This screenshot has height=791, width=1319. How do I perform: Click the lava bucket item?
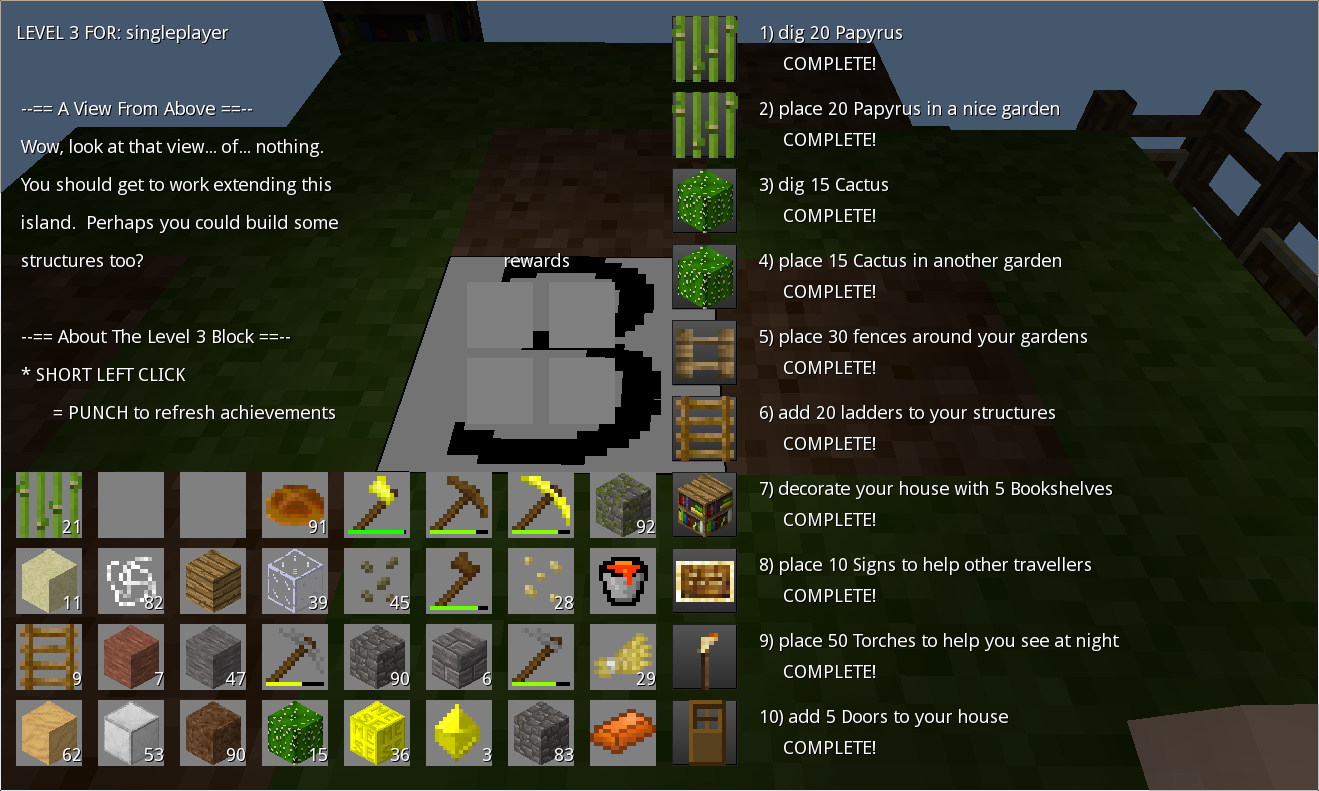point(623,580)
